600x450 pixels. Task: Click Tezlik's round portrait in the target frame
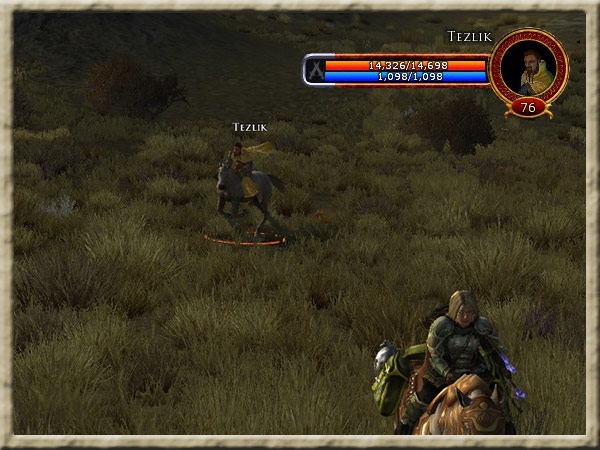530,67
